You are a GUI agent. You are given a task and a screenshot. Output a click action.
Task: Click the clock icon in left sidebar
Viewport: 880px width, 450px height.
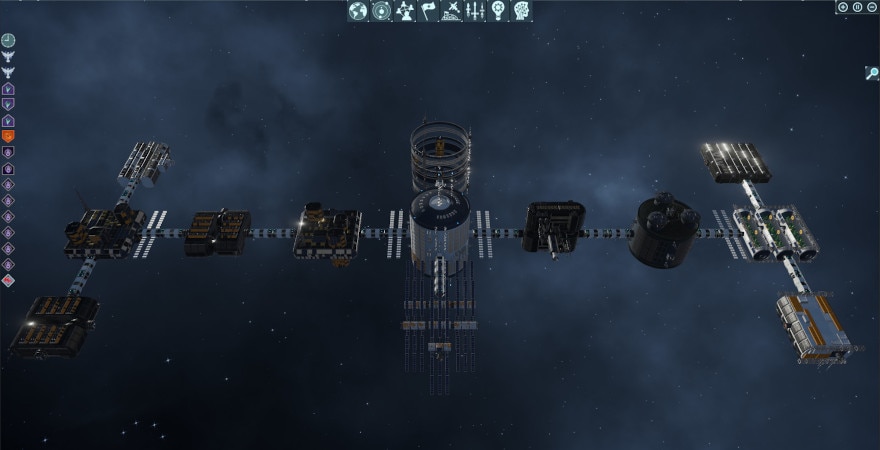click(8, 40)
